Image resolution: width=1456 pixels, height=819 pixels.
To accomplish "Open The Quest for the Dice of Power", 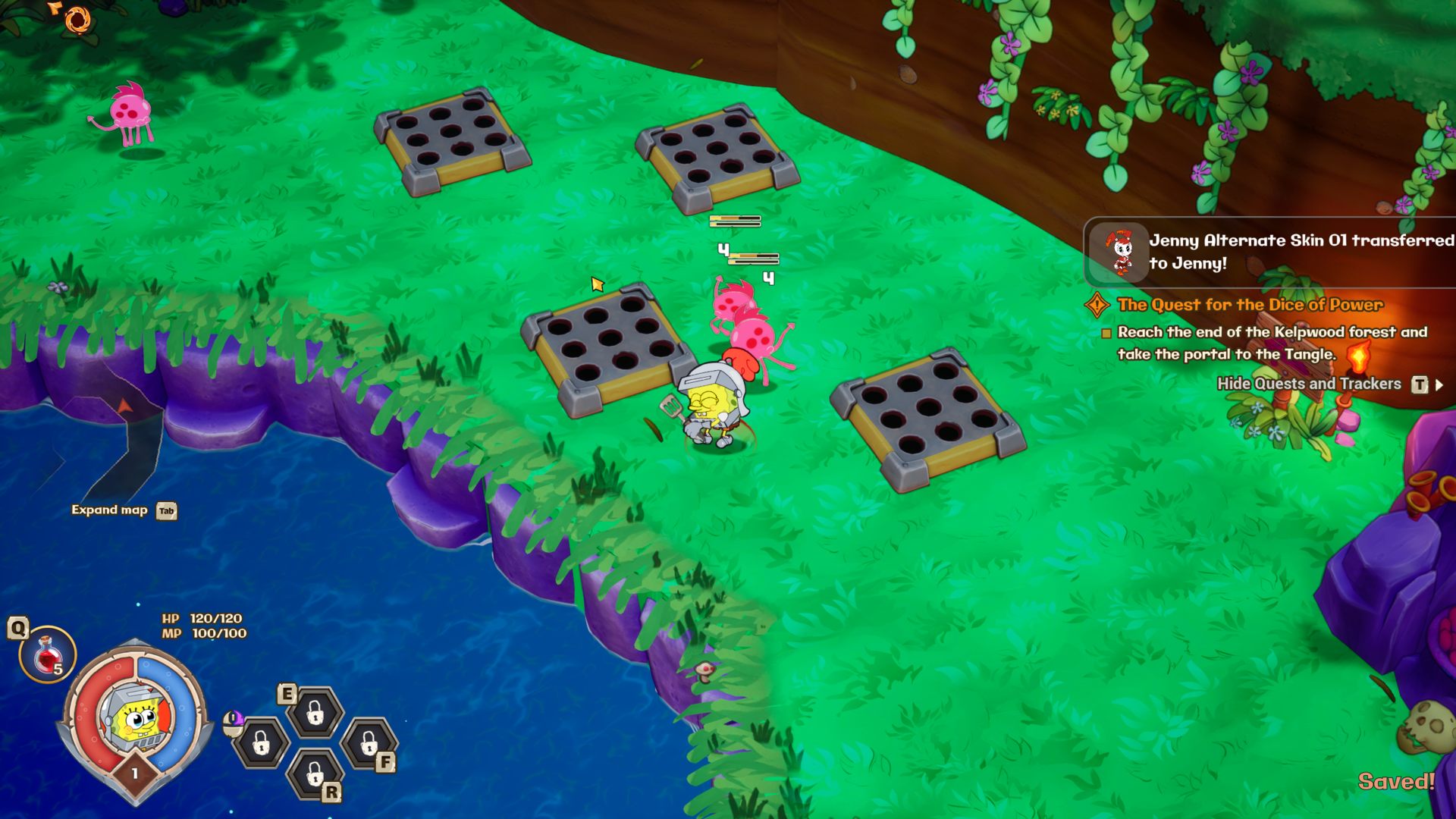I will pyautogui.click(x=1250, y=305).
